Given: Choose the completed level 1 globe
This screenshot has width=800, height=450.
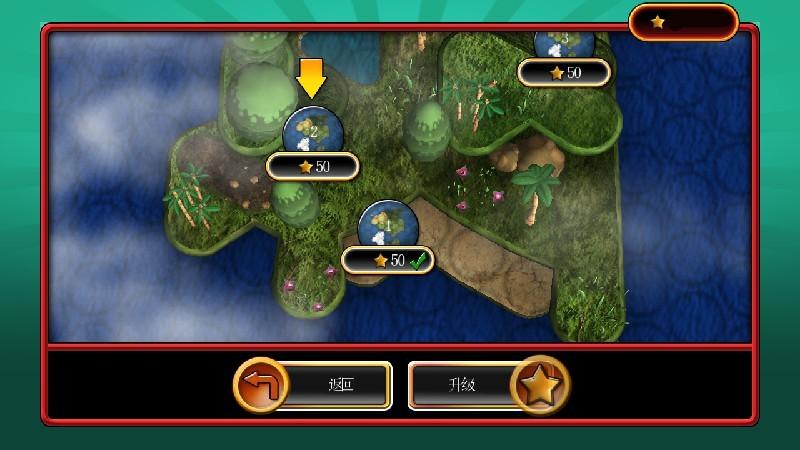Looking at the screenshot, I should click(388, 226).
